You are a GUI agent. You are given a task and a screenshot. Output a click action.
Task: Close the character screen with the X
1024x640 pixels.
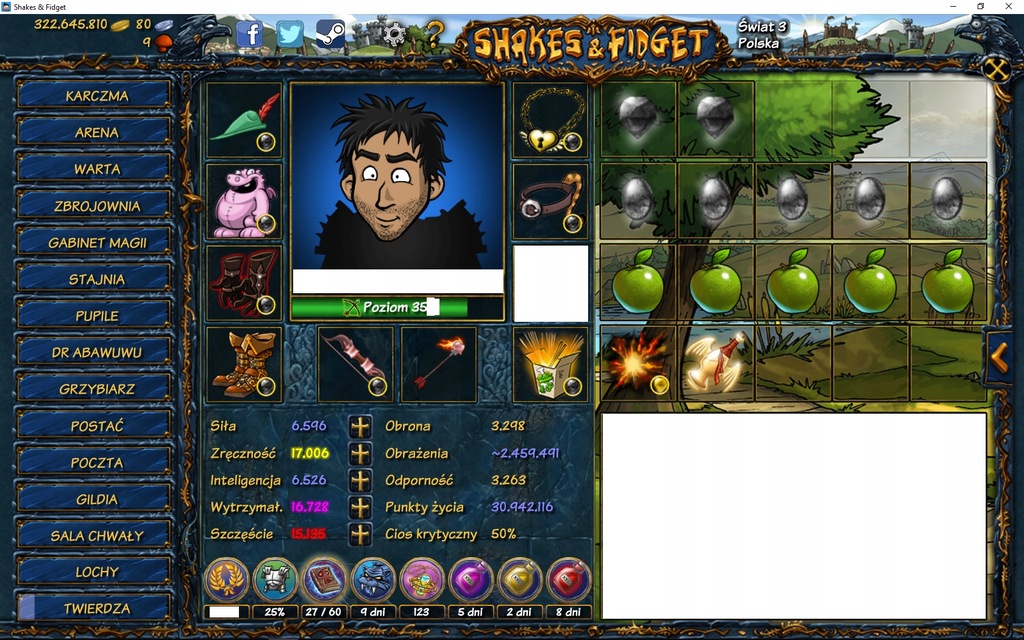996,69
